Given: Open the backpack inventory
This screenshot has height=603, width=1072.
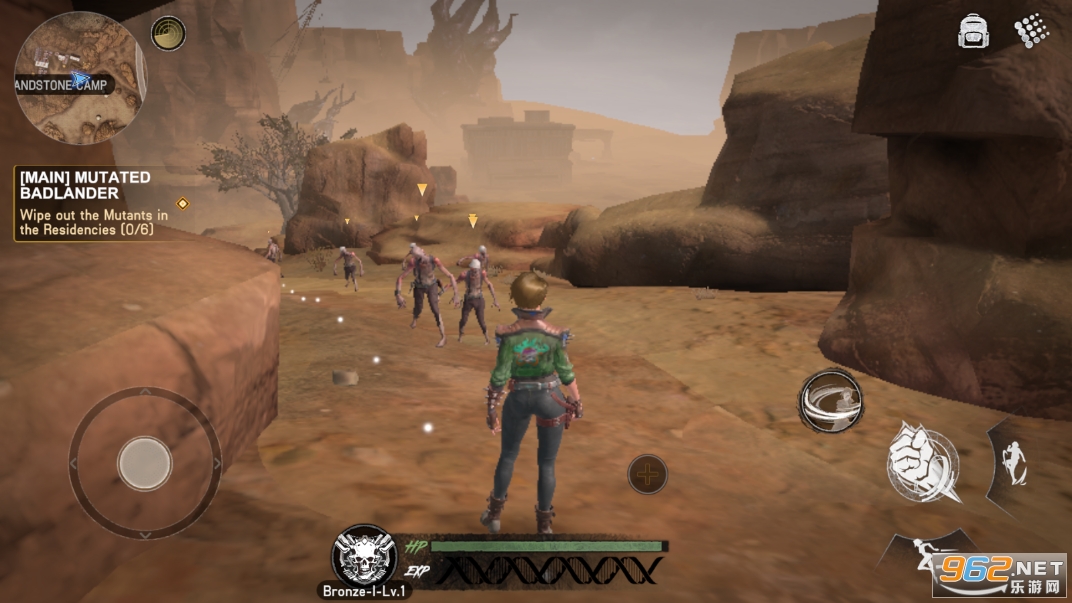Looking at the screenshot, I should click(x=973, y=31).
